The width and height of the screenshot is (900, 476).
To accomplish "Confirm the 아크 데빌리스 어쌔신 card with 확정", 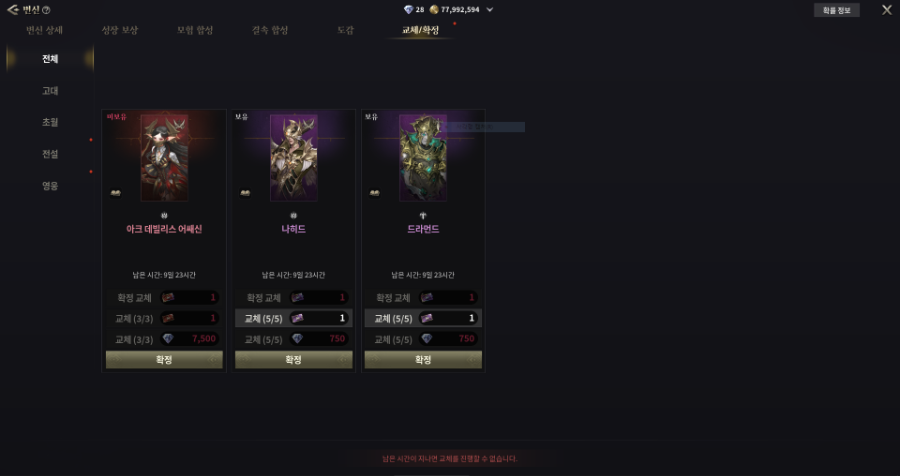I will (164, 360).
